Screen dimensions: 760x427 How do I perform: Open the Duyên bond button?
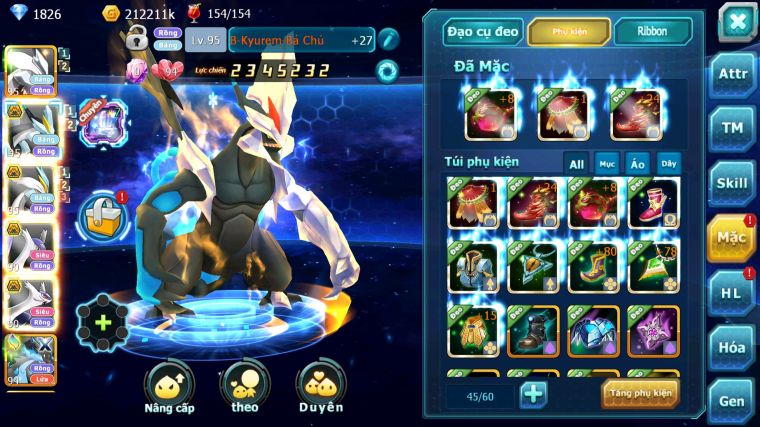pyautogui.click(x=320, y=388)
